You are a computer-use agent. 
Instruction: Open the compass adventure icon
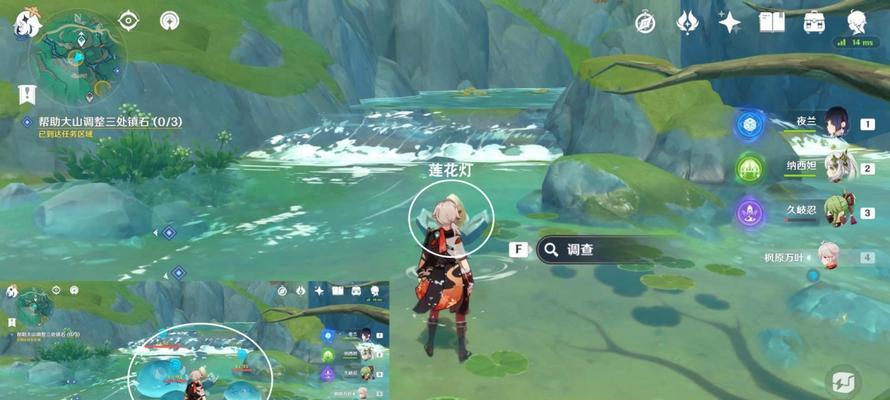645,22
